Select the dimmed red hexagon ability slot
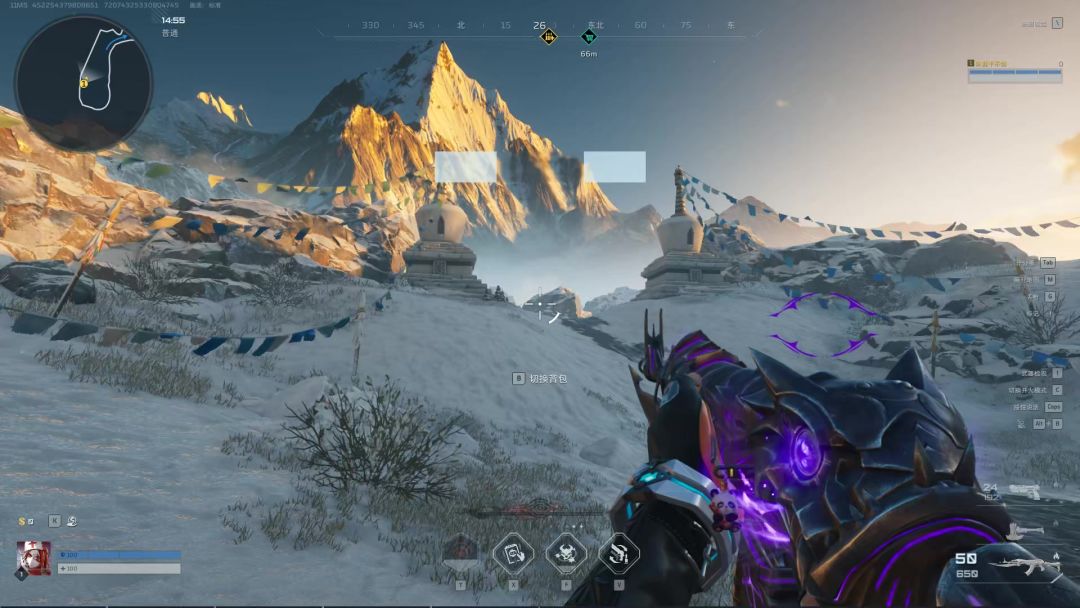 click(460, 552)
